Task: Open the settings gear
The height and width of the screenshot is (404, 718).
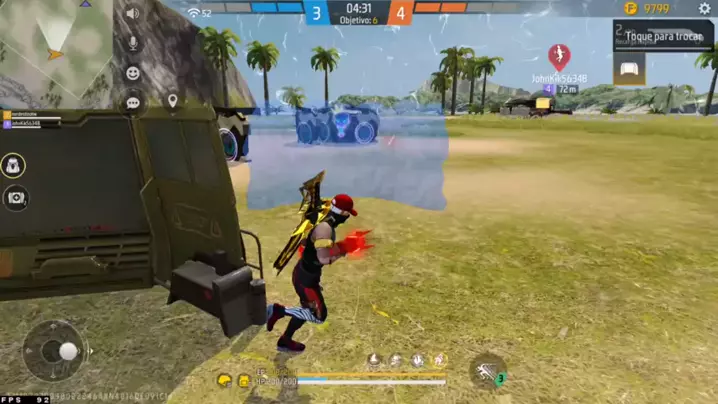Action: point(704,9)
